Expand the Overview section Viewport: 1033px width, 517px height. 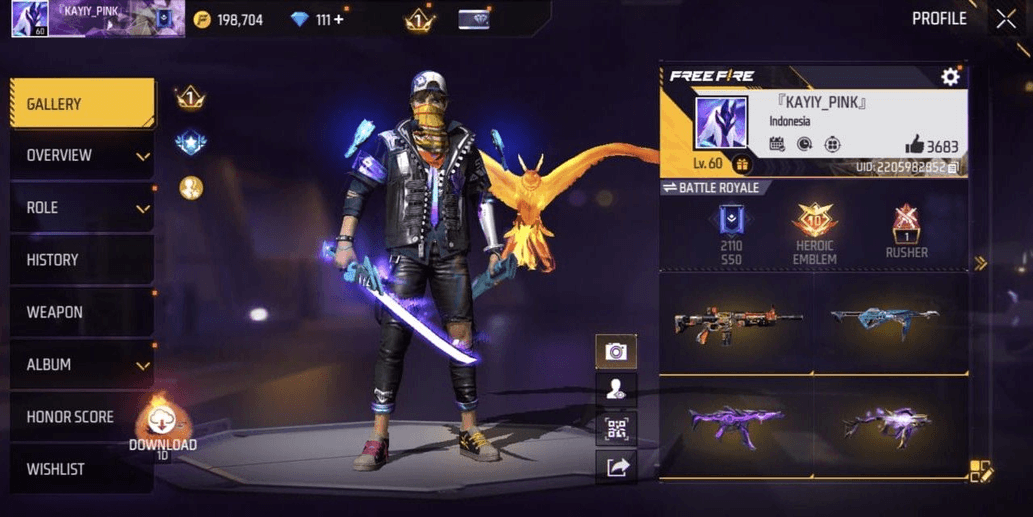pos(82,156)
